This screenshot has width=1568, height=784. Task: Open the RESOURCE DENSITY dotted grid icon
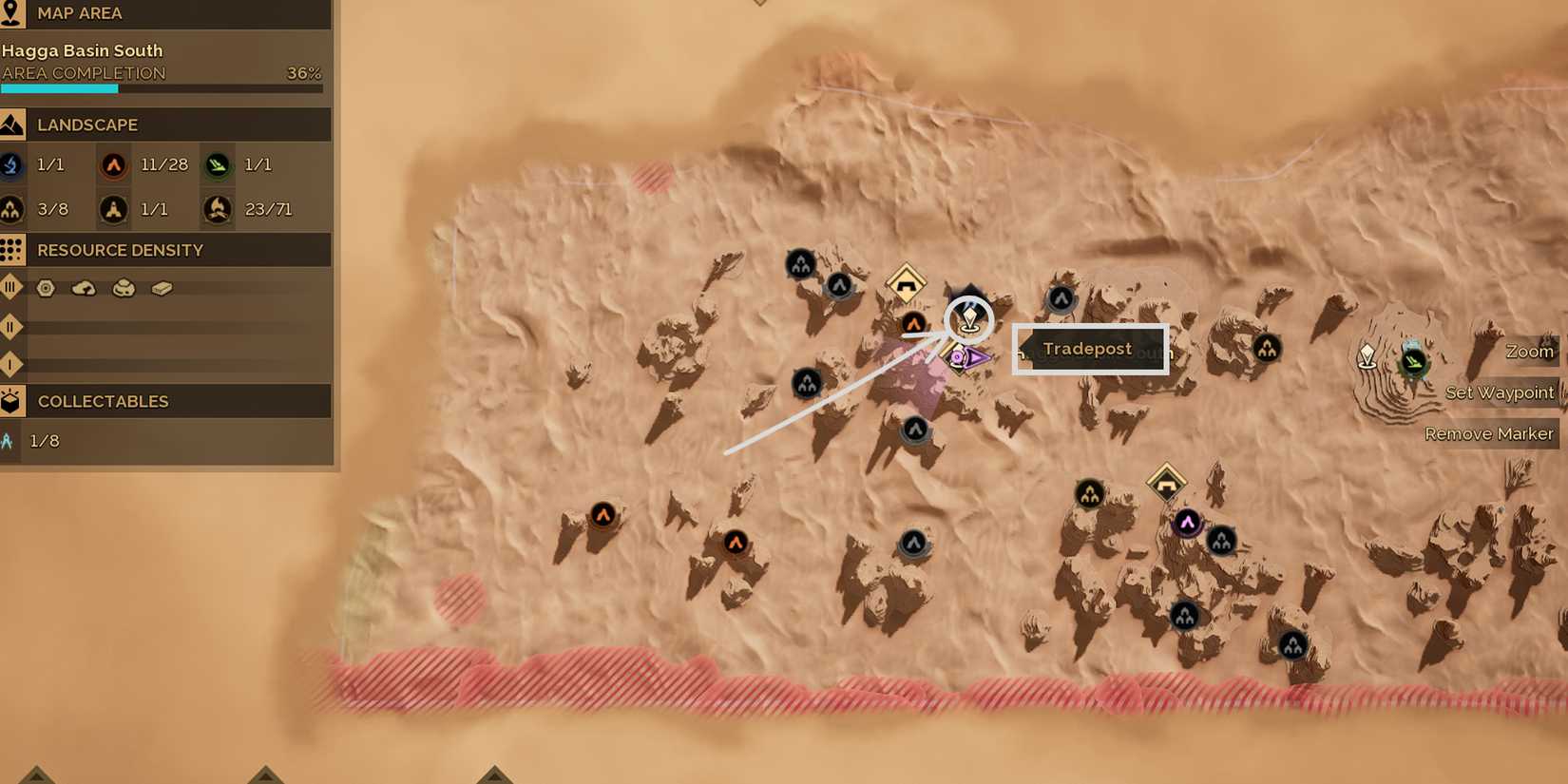click(13, 250)
